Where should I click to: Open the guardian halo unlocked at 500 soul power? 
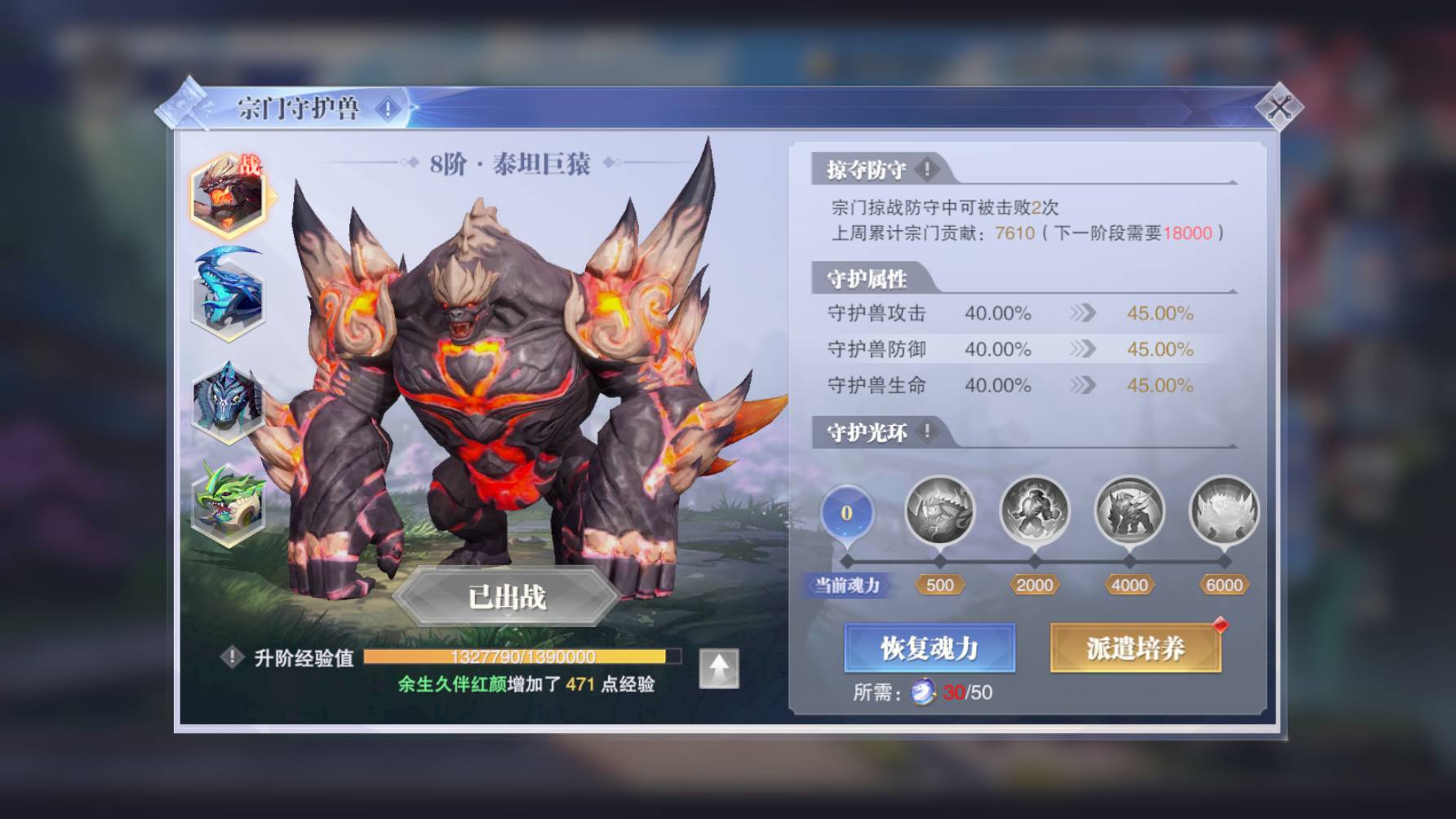[x=942, y=511]
